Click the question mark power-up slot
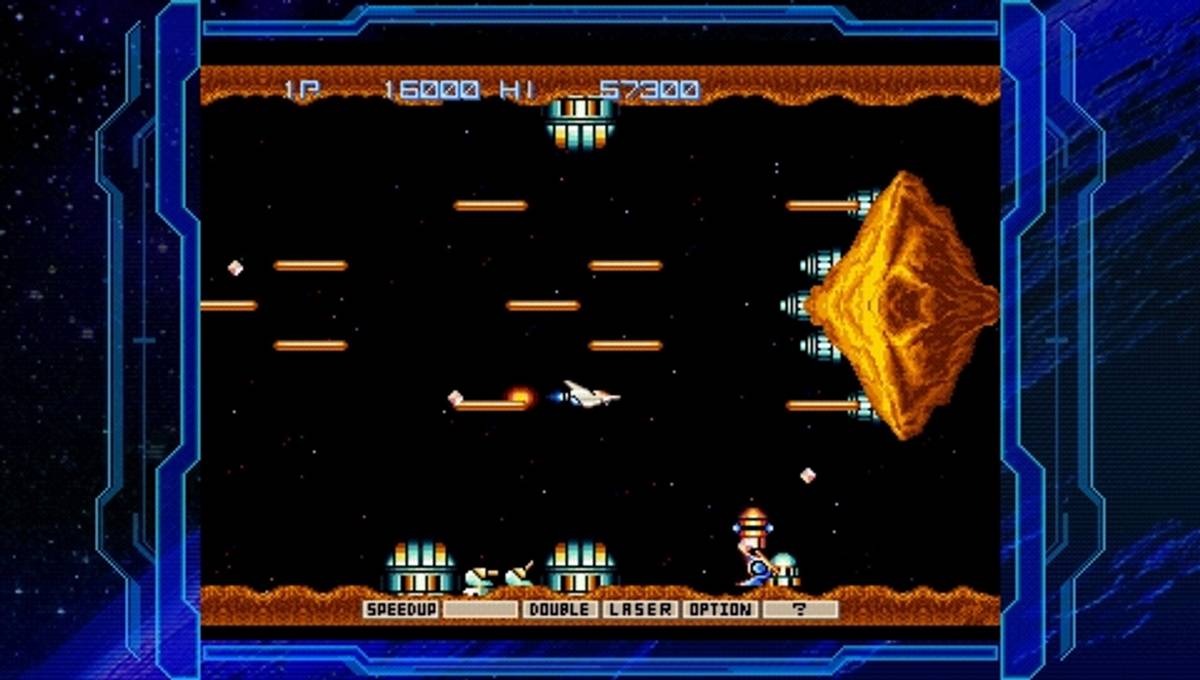The width and height of the screenshot is (1200, 680). 799,609
